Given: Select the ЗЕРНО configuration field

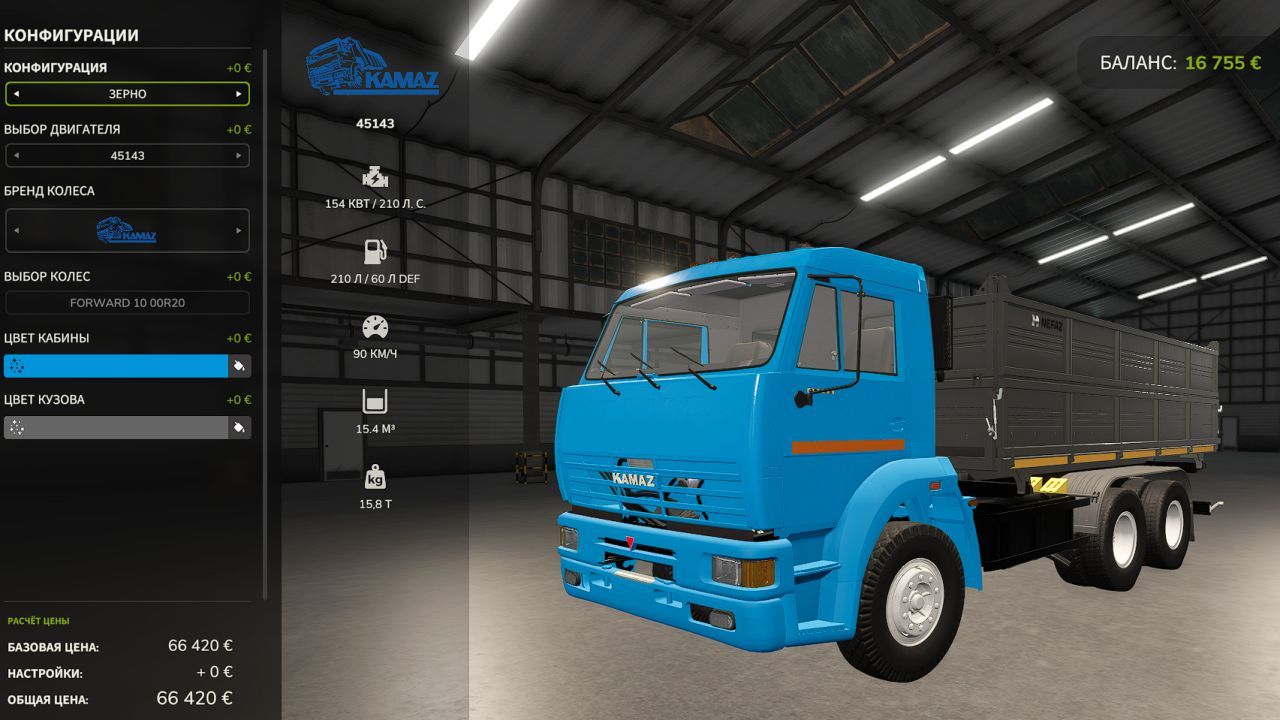Looking at the screenshot, I should click(127, 93).
